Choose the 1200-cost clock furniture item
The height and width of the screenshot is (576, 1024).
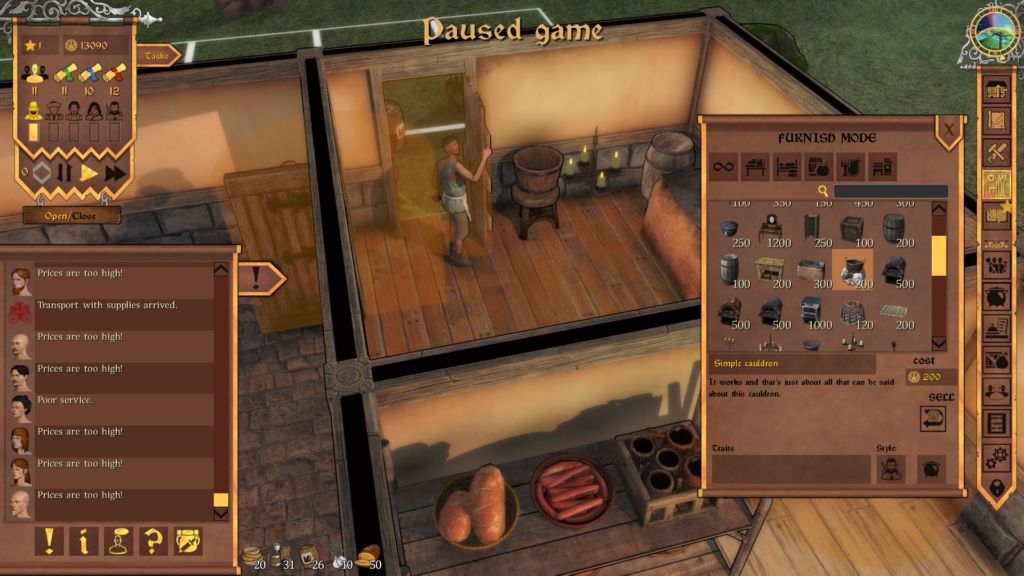click(774, 231)
